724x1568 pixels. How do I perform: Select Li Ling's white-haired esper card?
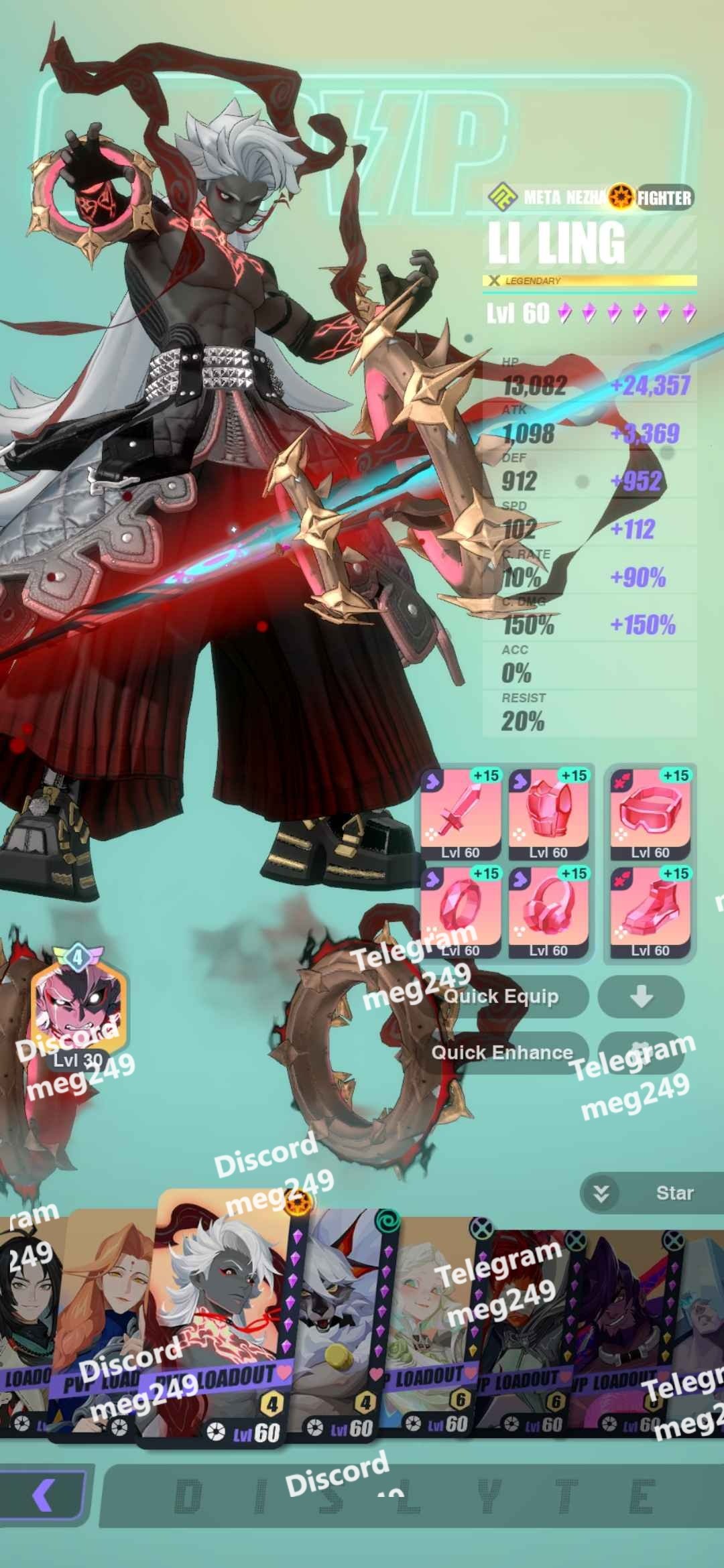(x=221, y=1313)
